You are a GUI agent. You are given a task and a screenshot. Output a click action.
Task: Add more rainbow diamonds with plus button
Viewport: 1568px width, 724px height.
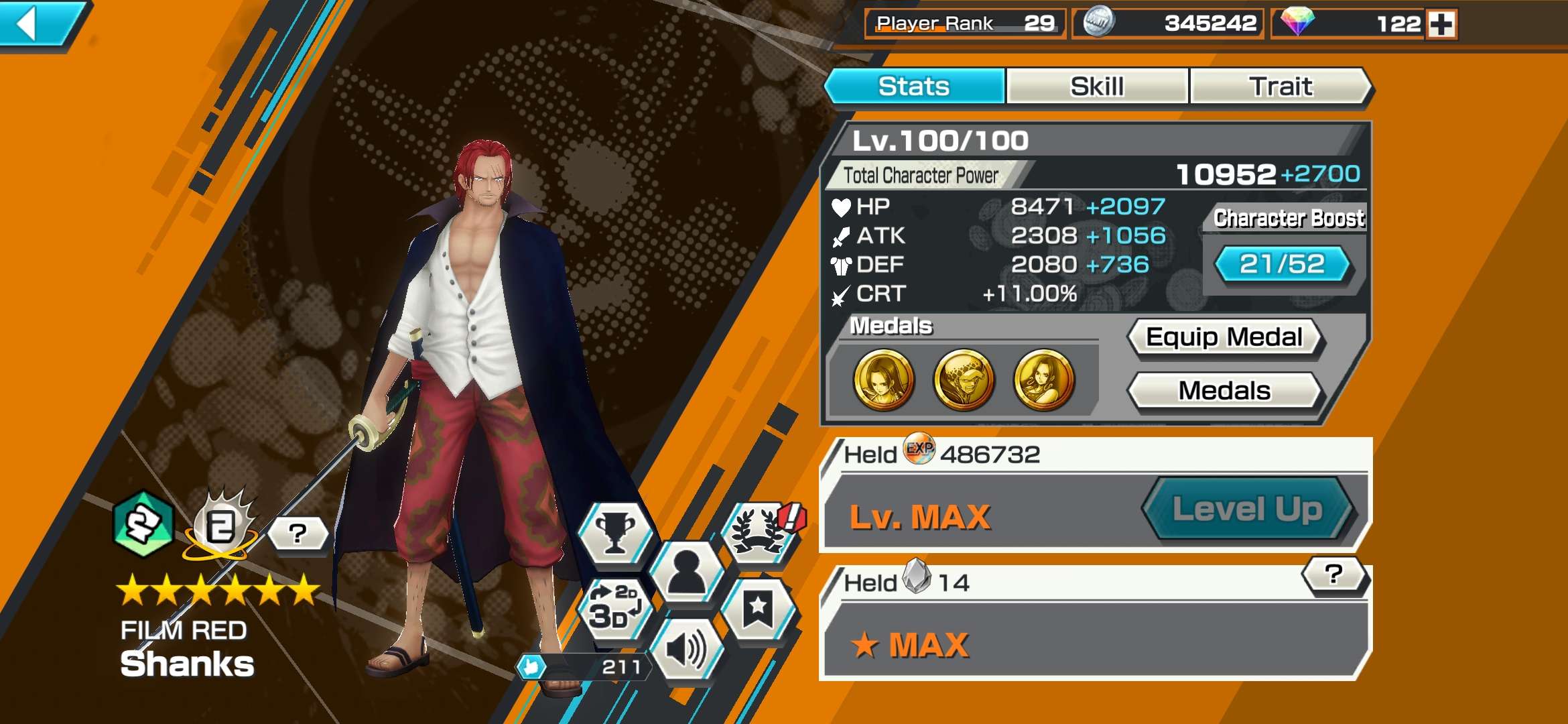[x=1441, y=25]
